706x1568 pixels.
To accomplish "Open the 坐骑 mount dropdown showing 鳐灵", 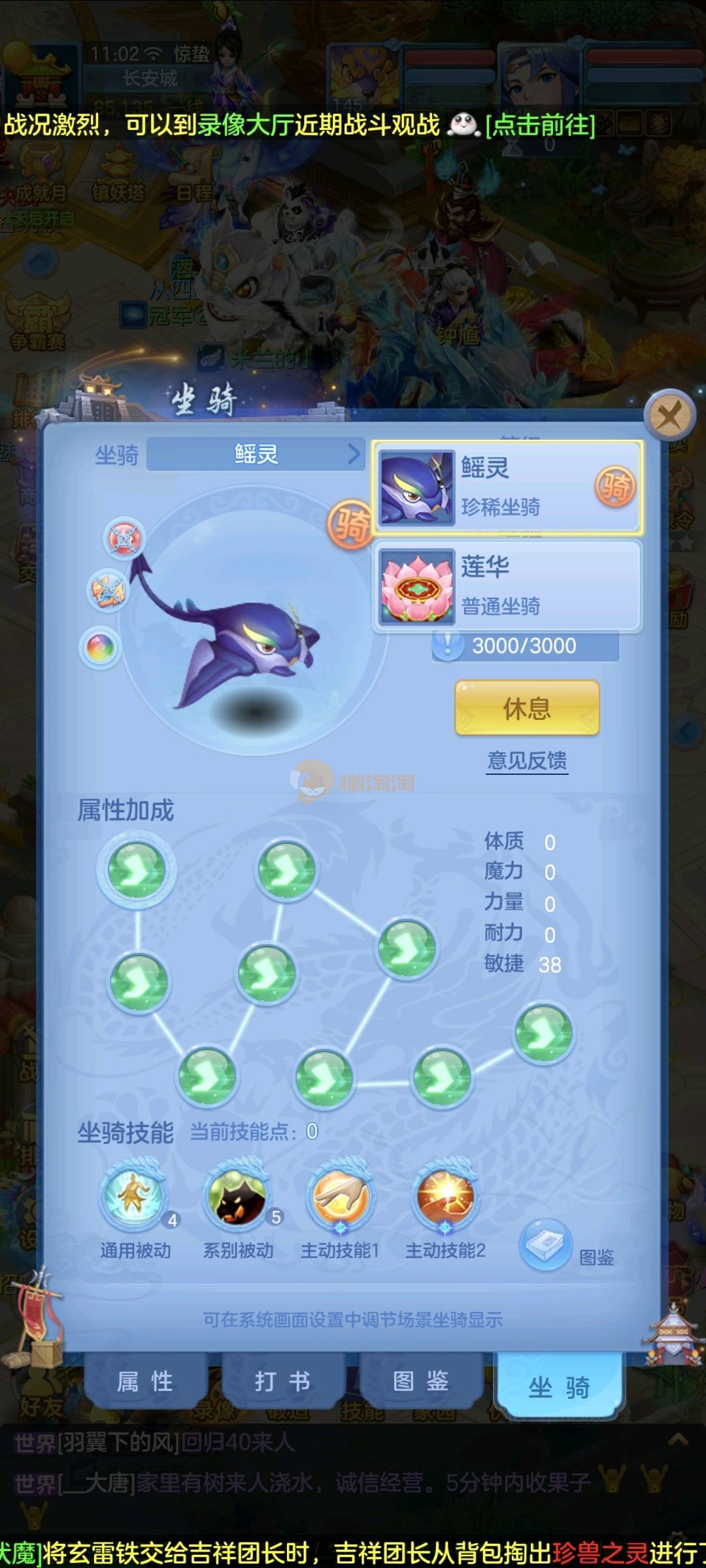I will [x=256, y=454].
